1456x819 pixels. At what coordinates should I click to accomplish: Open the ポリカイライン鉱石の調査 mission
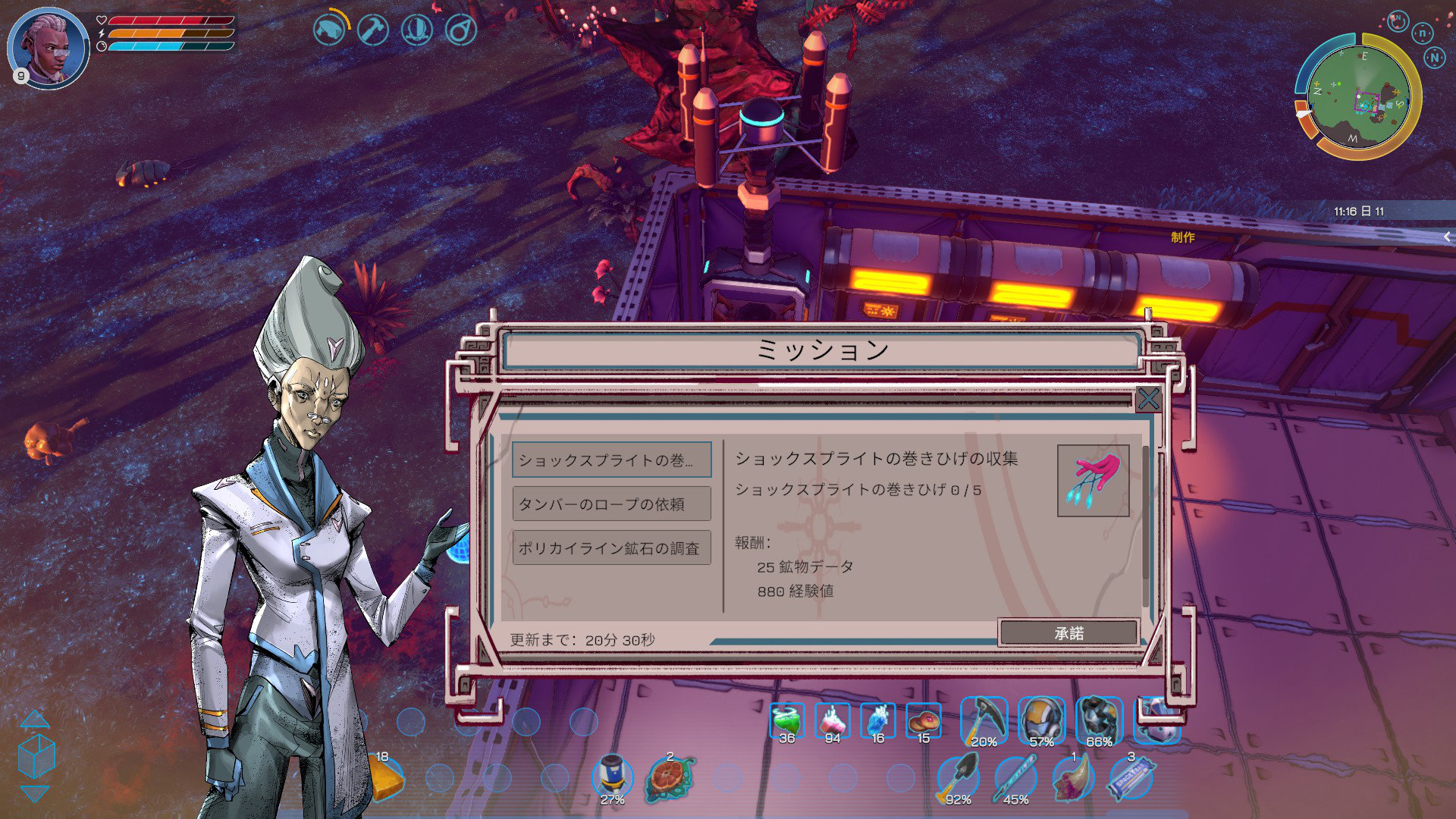pos(611,548)
